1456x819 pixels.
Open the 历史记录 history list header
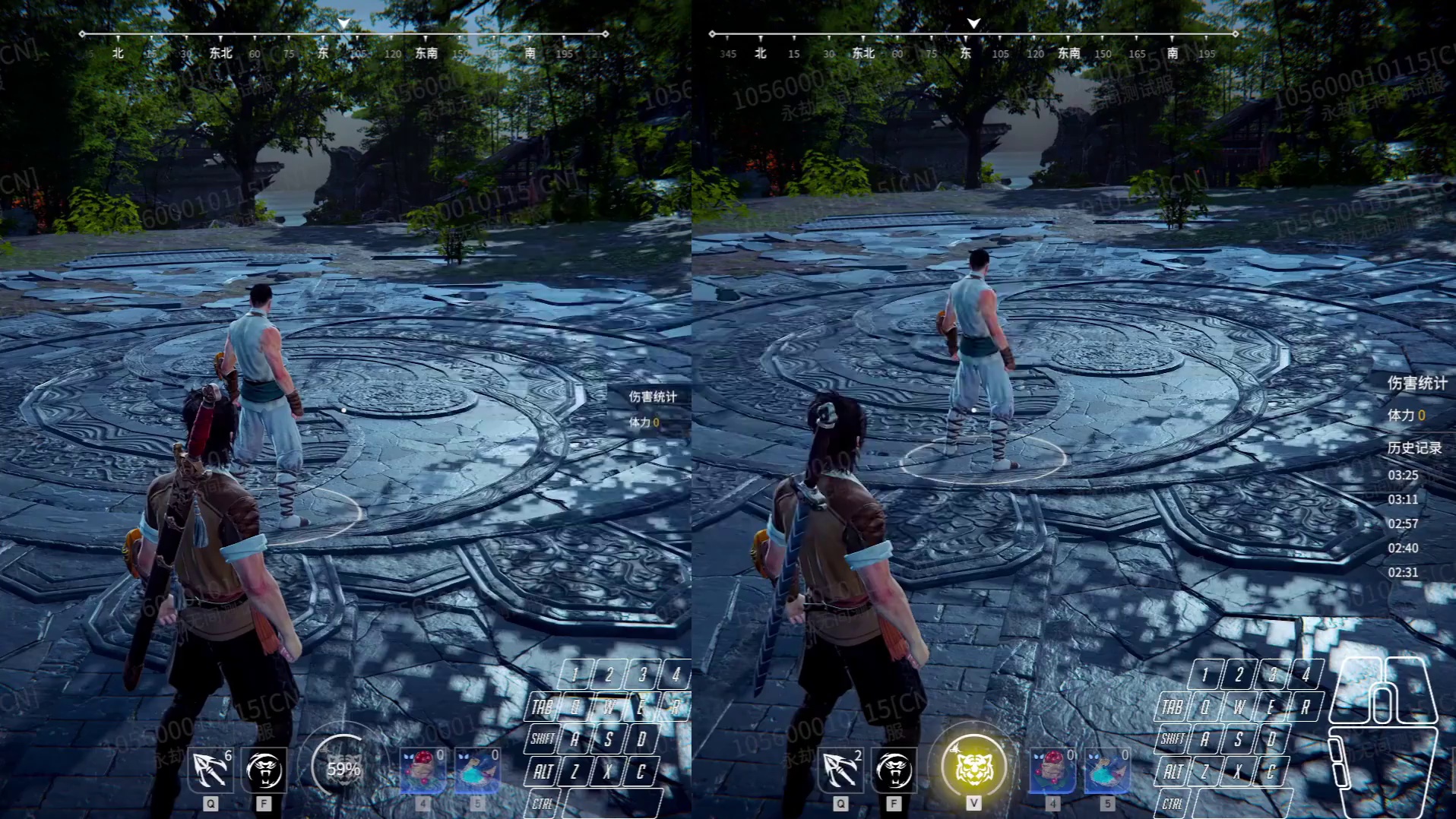[x=1414, y=447]
